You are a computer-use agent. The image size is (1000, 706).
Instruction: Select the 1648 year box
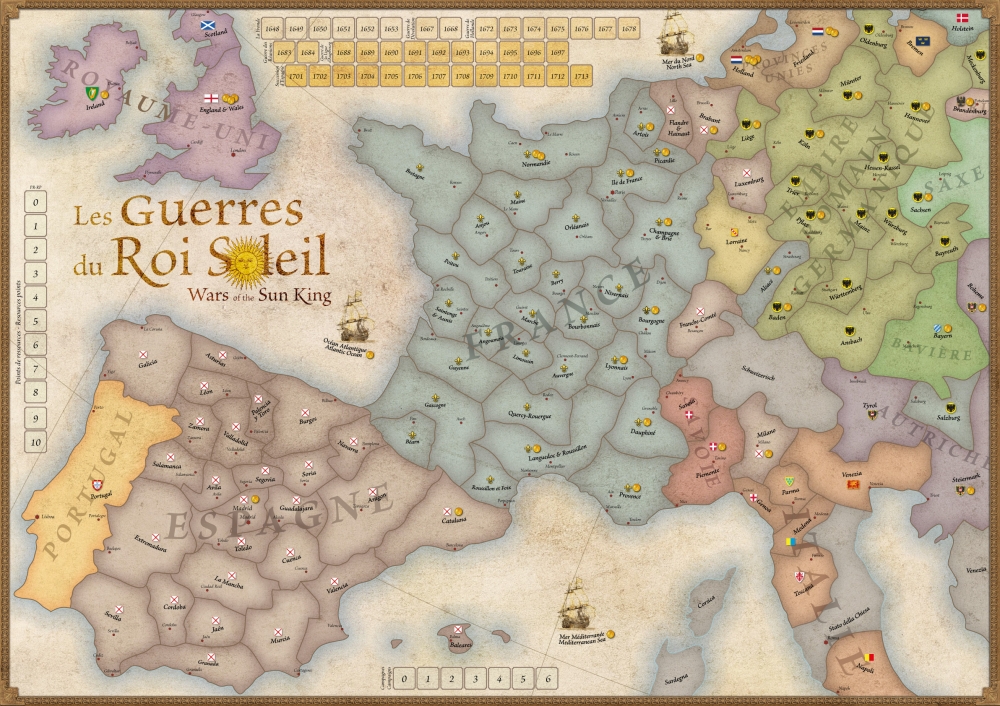pyautogui.click(x=274, y=30)
